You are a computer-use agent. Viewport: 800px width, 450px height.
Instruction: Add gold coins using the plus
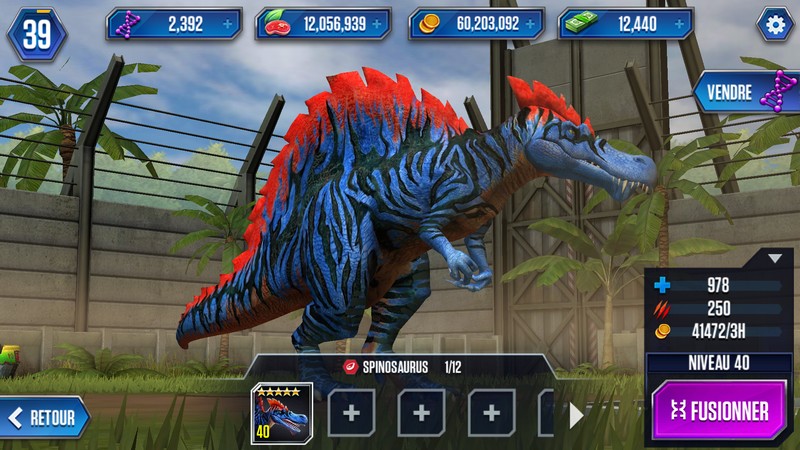pyautogui.click(x=529, y=24)
